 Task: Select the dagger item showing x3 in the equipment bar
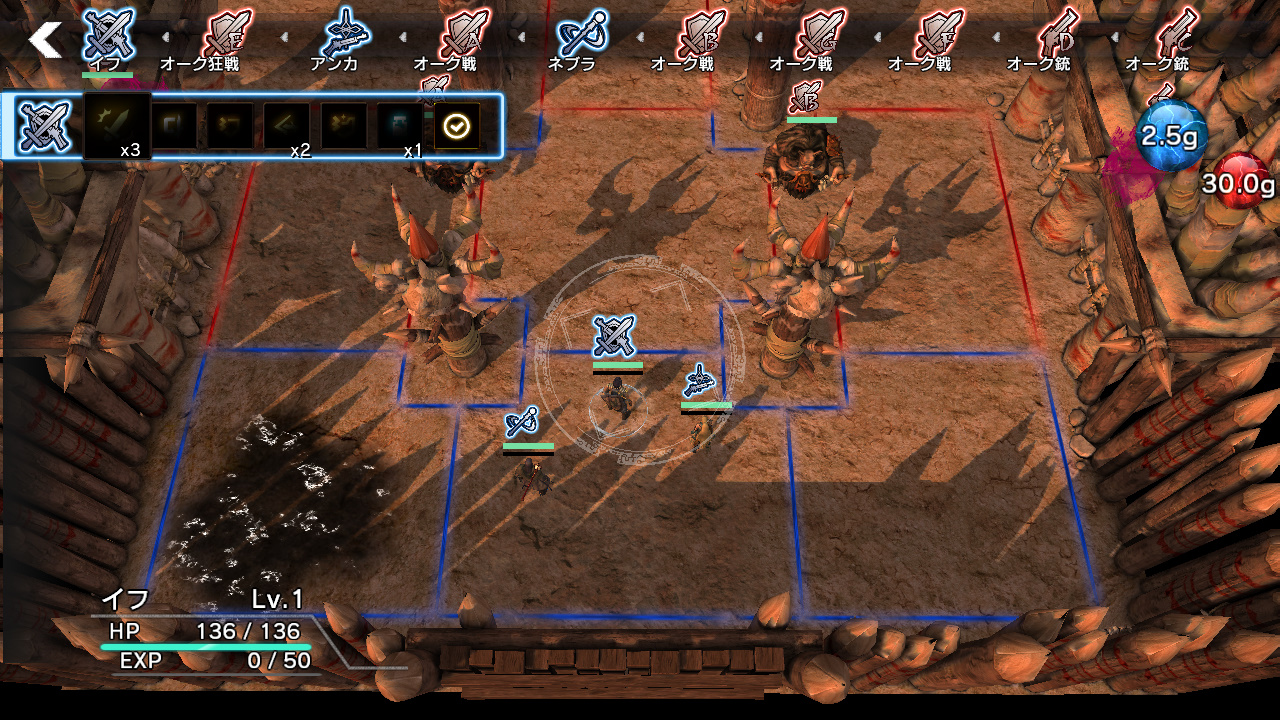coord(117,120)
